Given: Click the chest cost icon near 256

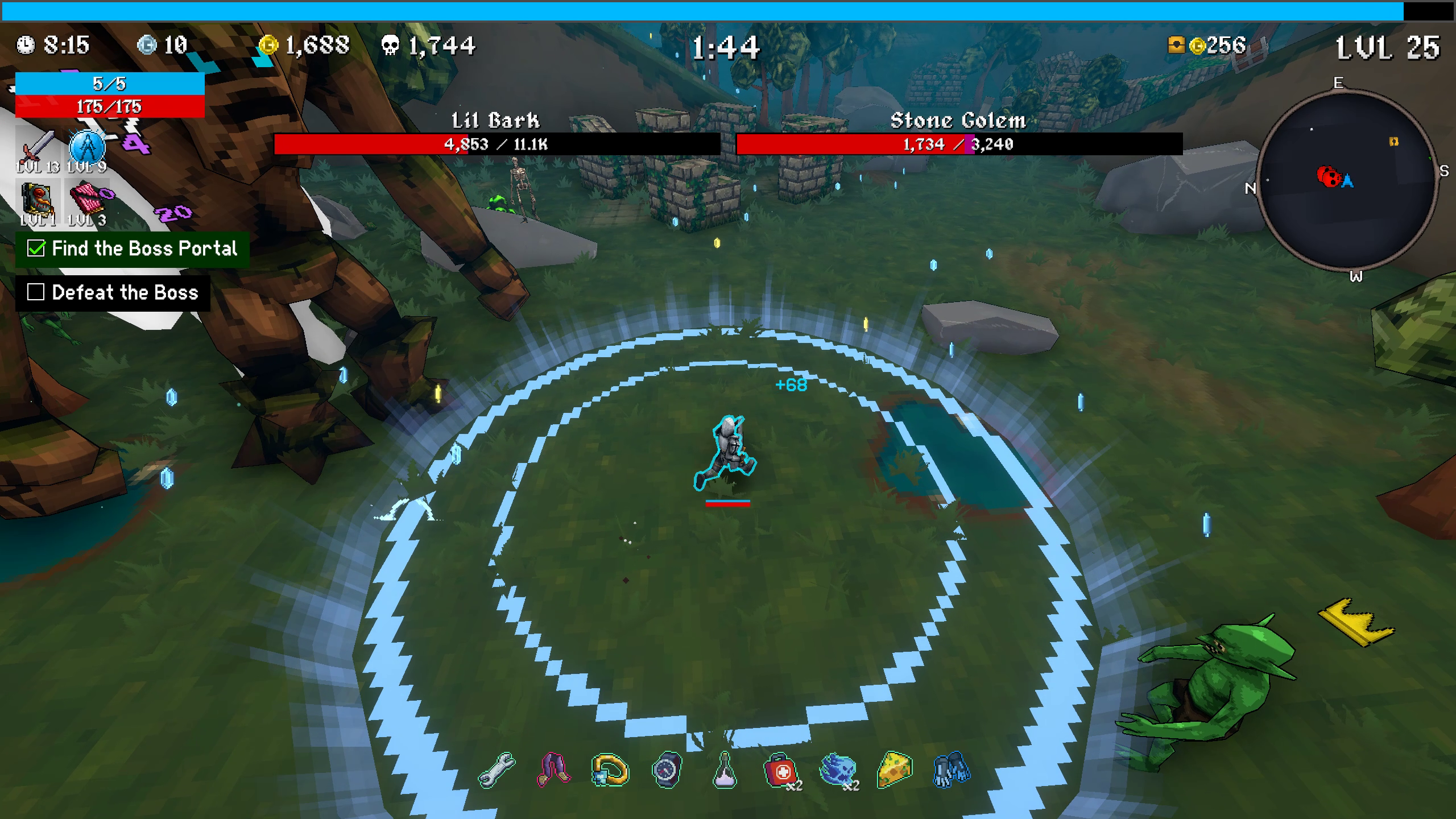Looking at the screenshot, I should [1176, 45].
